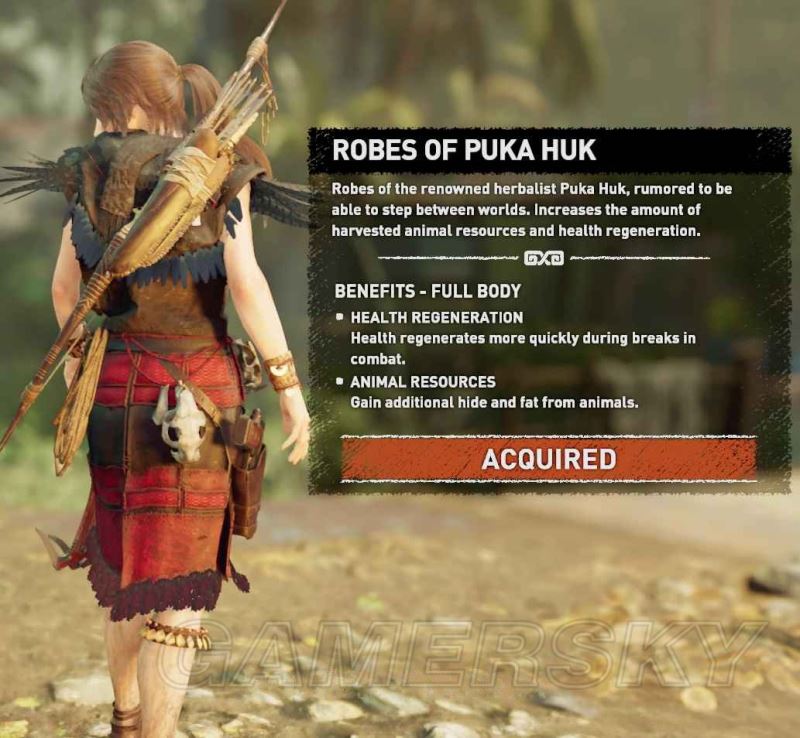Screen dimensions: 800x738
Task: Click the orange ACQUIRED button
Action: point(548,459)
